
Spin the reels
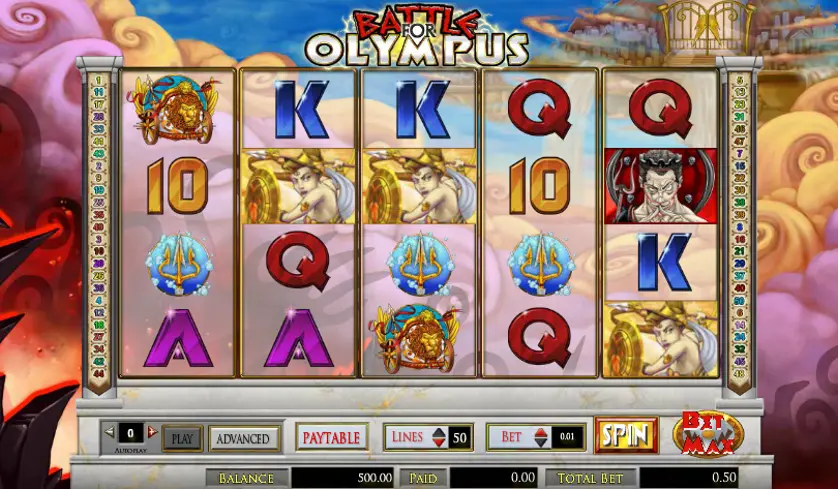pos(626,436)
